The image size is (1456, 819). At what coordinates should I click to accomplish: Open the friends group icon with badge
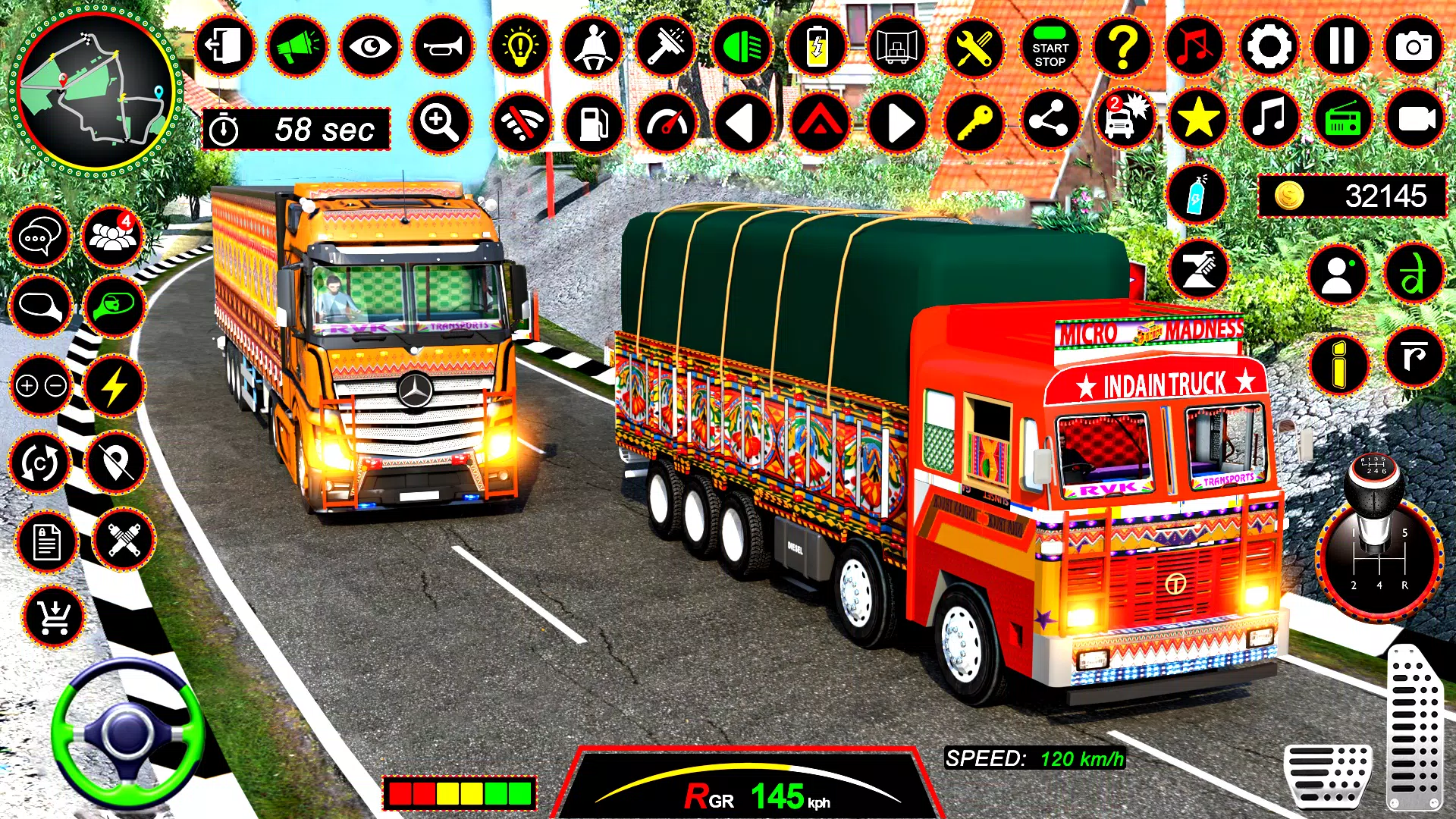pos(112,237)
